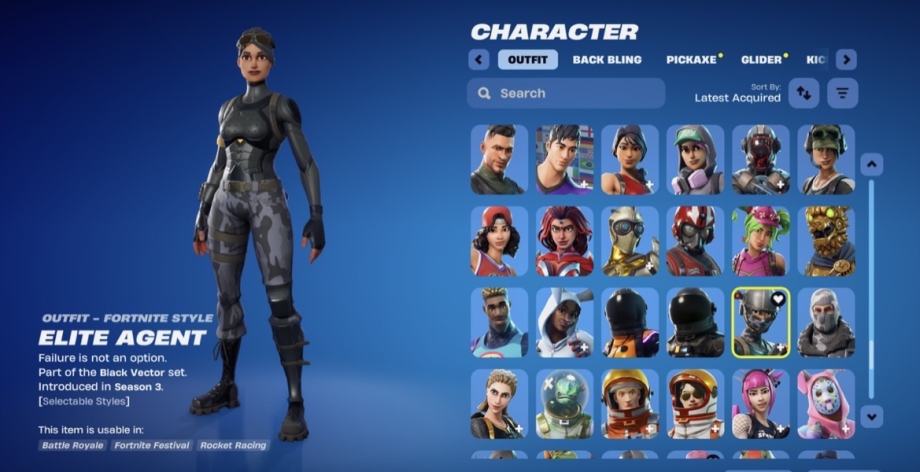Choose the gray masked hooded outfit
This screenshot has height=472, width=920.
(x=826, y=322)
